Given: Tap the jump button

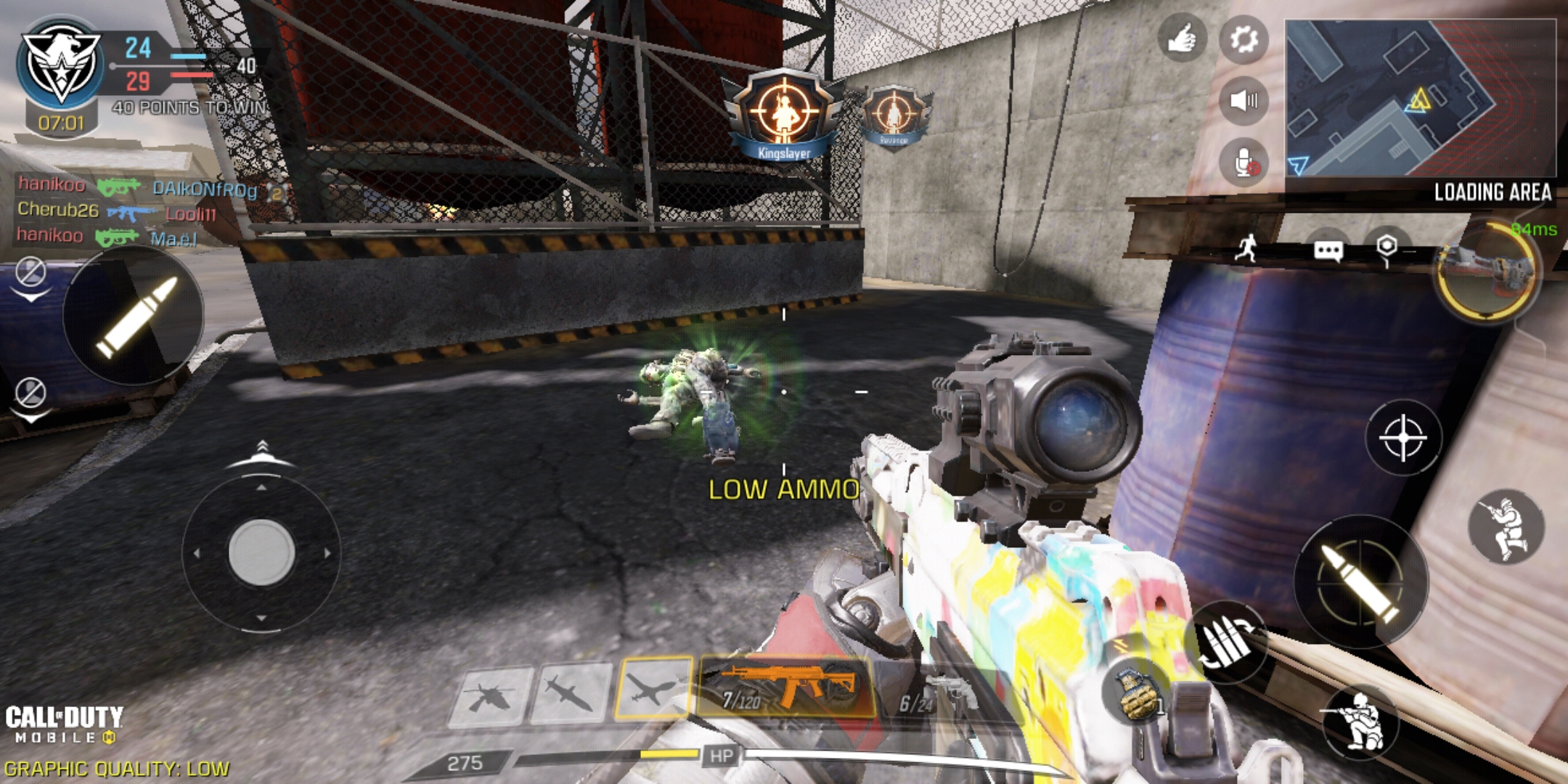Looking at the screenshot, I should pos(1506,527).
